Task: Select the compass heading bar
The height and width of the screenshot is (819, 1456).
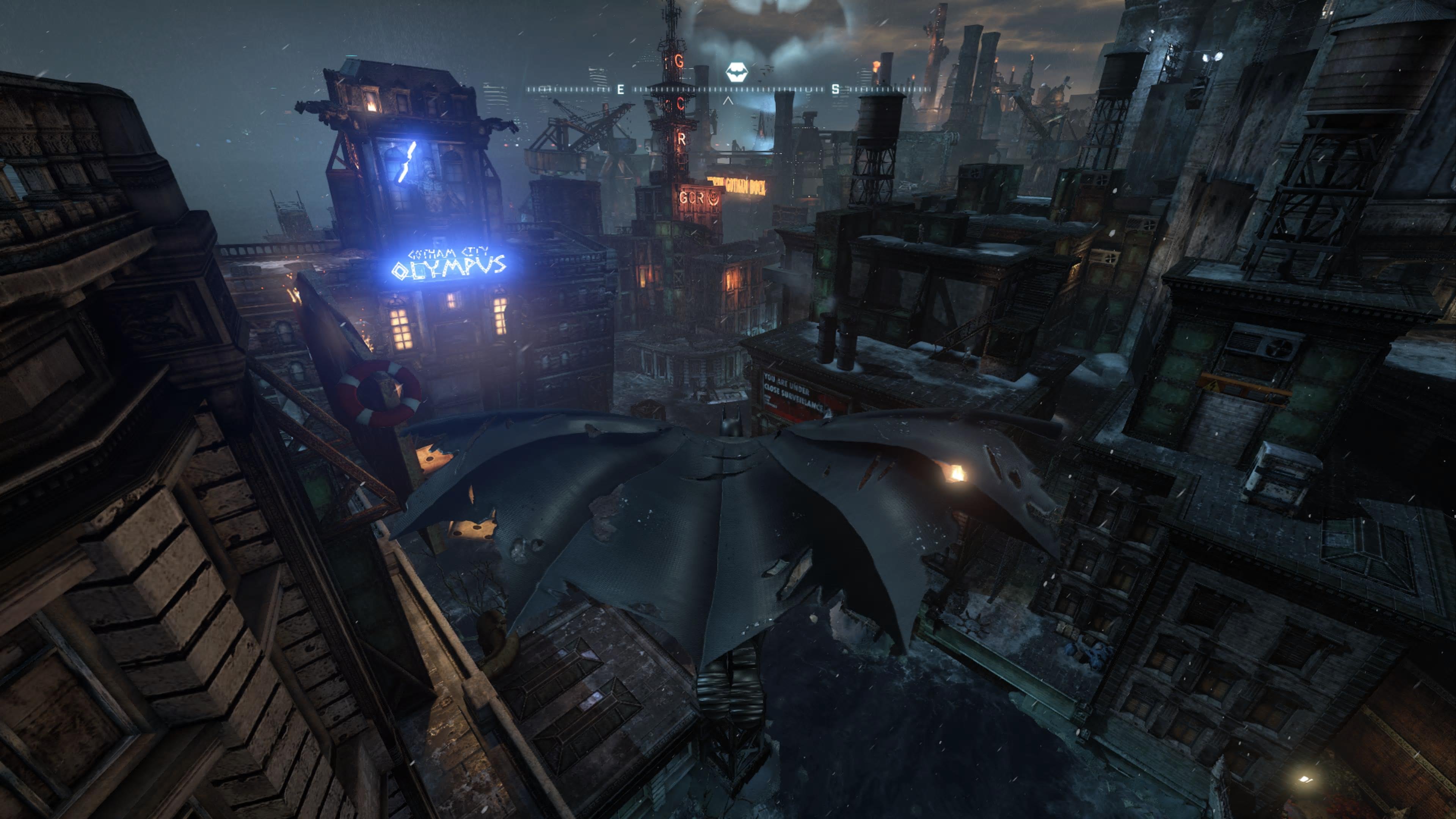Action: tap(728, 89)
